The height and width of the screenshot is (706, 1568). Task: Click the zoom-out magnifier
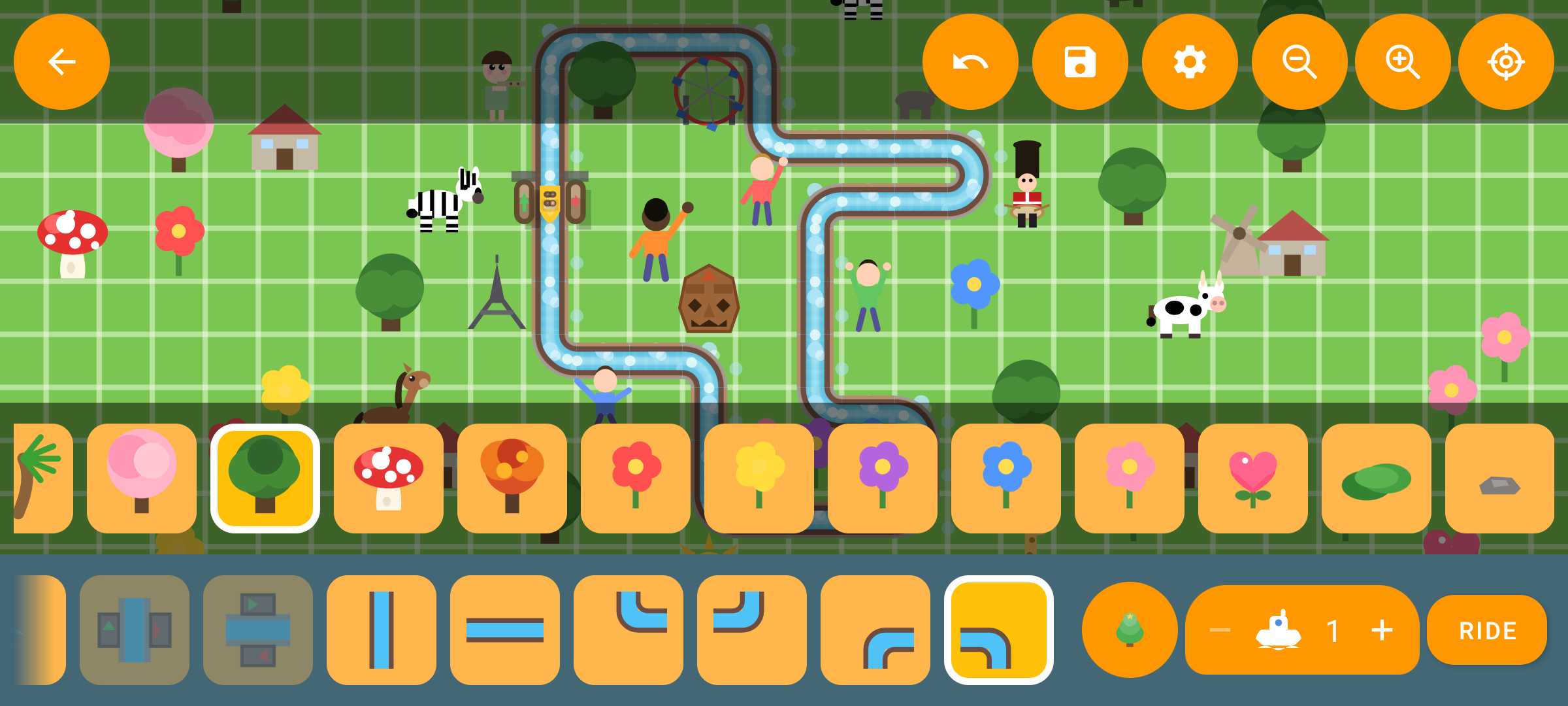click(1298, 62)
